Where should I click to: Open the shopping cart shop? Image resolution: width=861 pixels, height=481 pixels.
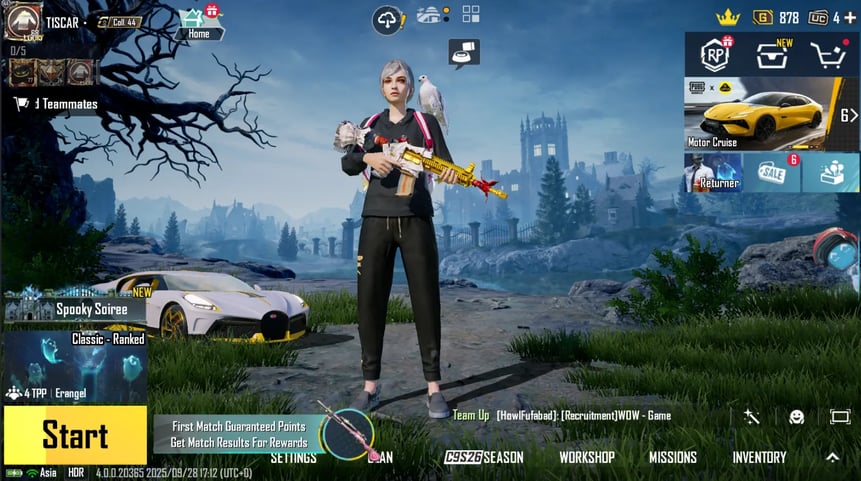click(829, 55)
